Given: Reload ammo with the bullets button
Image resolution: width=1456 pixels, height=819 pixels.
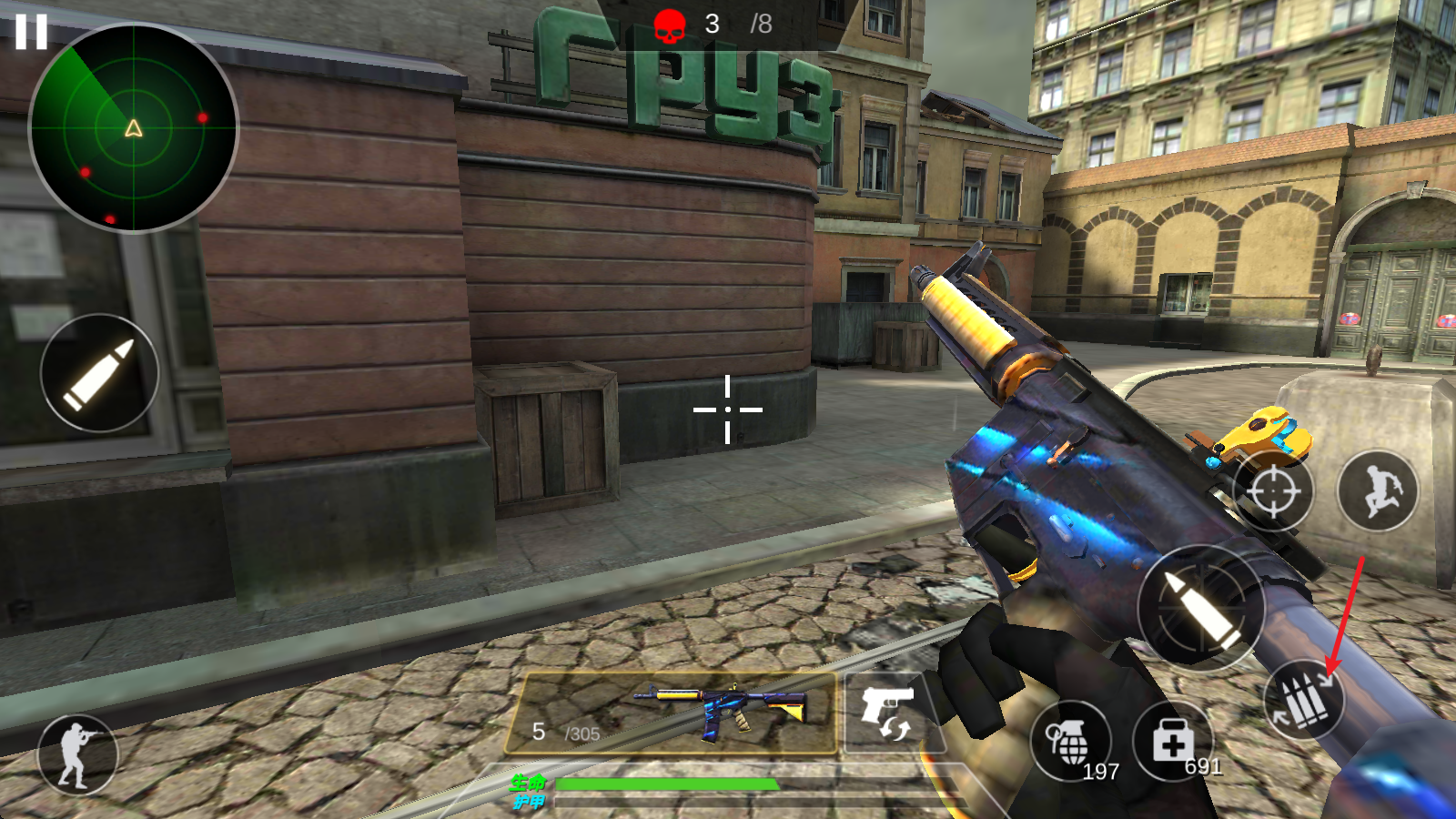Looking at the screenshot, I should 1304,699.
